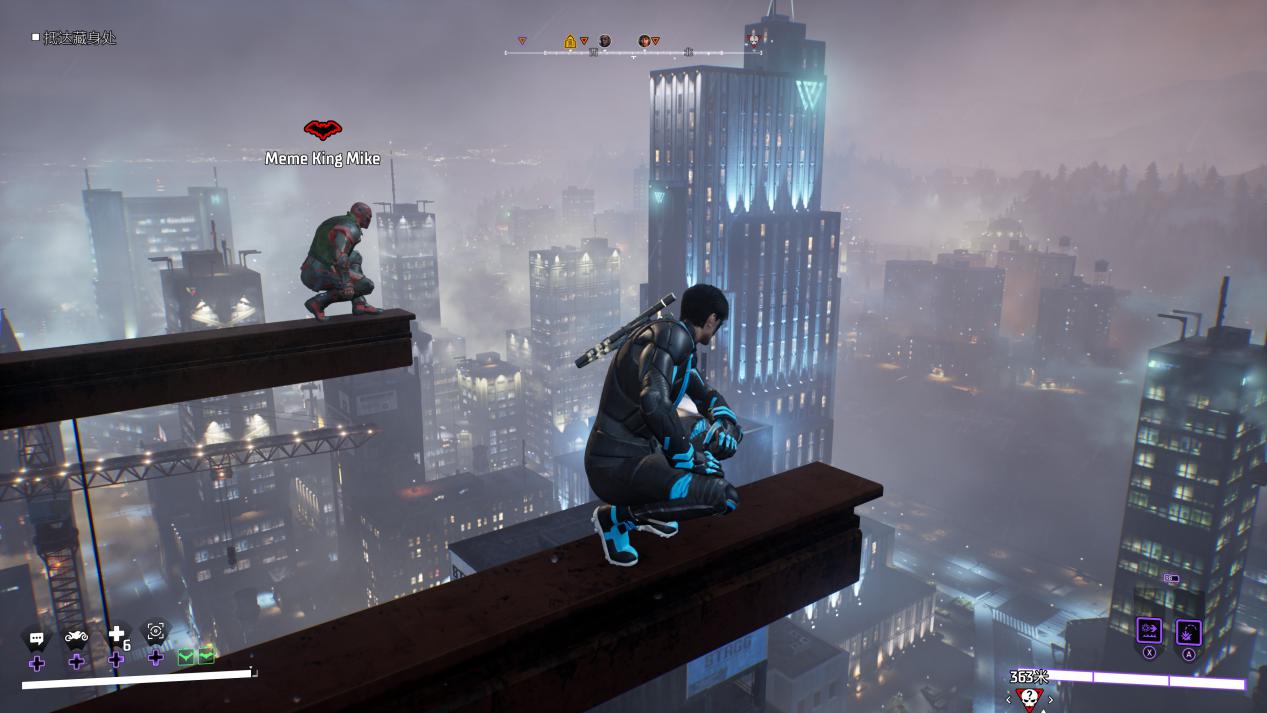Screen dimensions: 1267x713
Task: Select the leaping burst momentum ability icon
Action: tap(1188, 631)
